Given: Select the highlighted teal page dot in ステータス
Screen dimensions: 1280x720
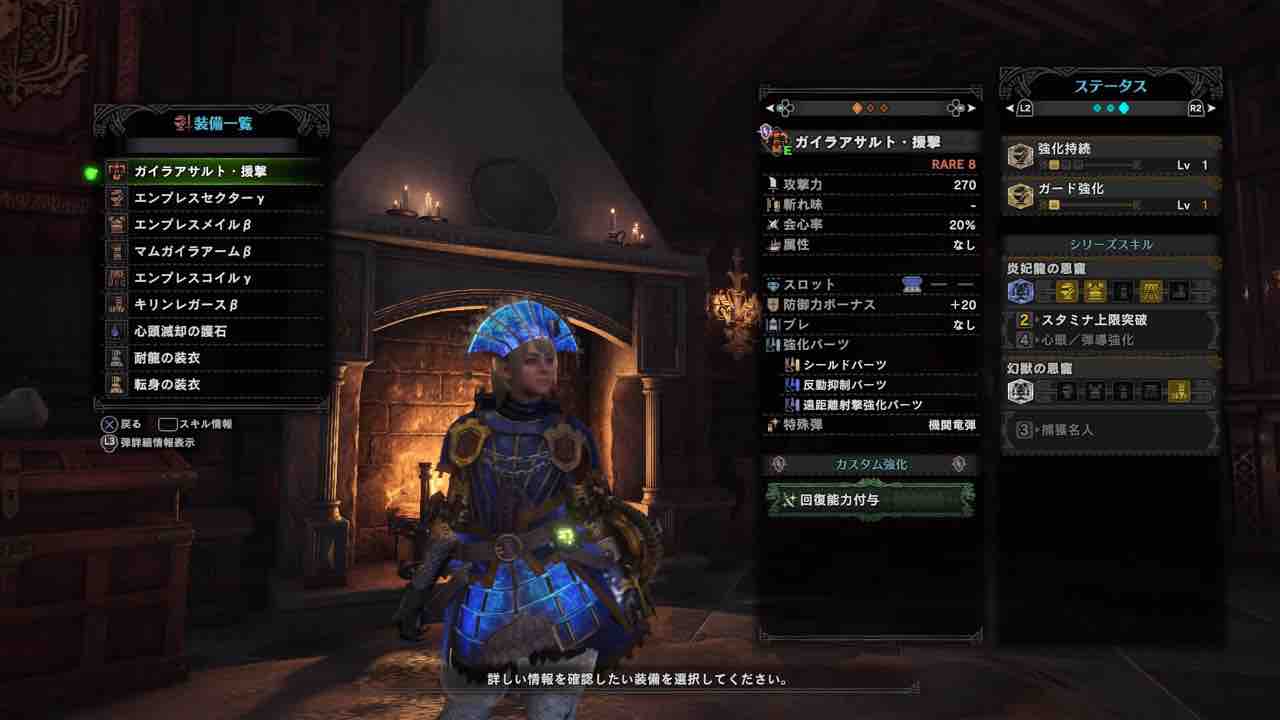Looking at the screenshot, I should click(x=1124, y=108).
